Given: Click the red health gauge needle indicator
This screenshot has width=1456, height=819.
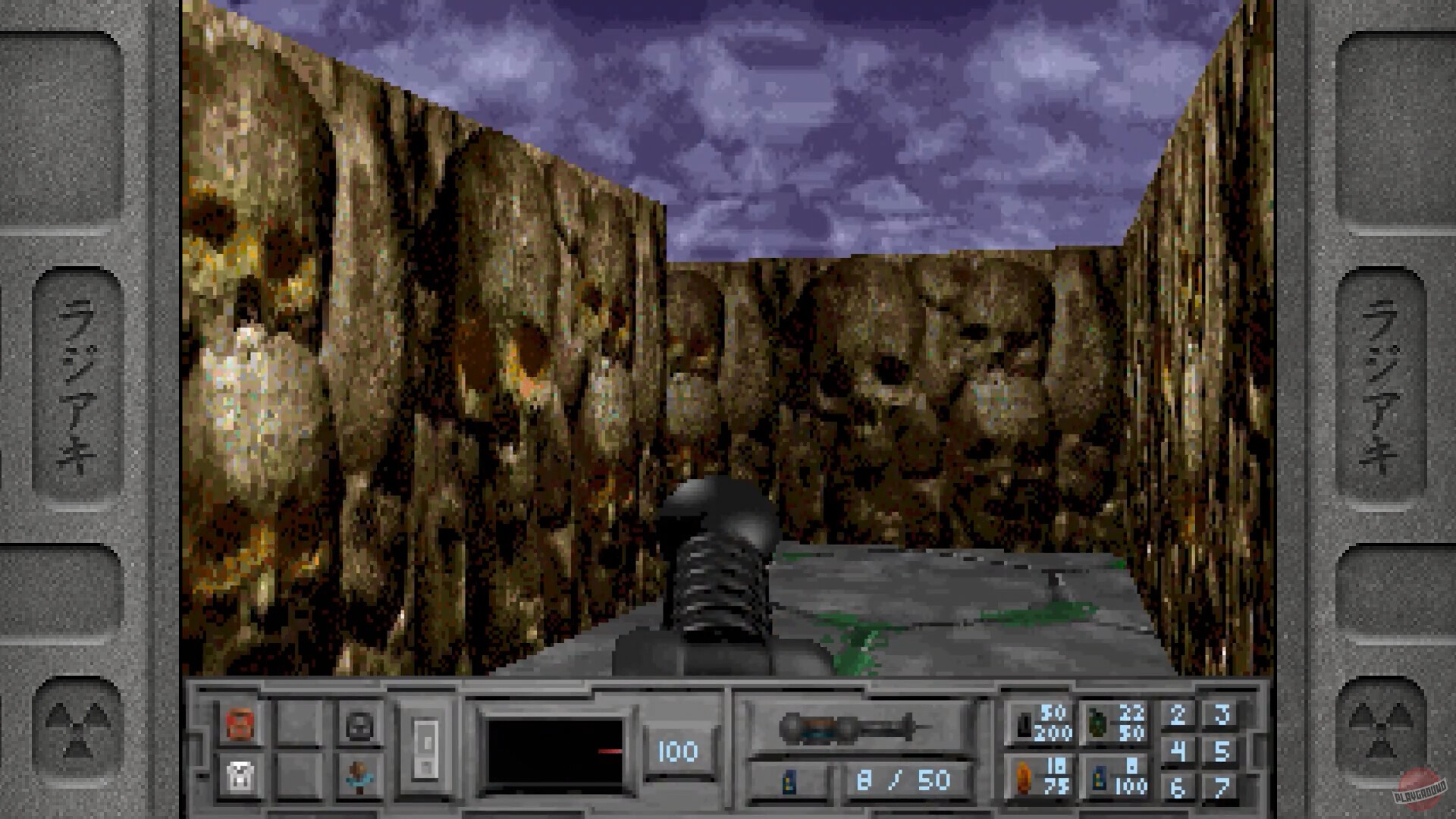Looking at the screenshot, I should pos(611,752).
